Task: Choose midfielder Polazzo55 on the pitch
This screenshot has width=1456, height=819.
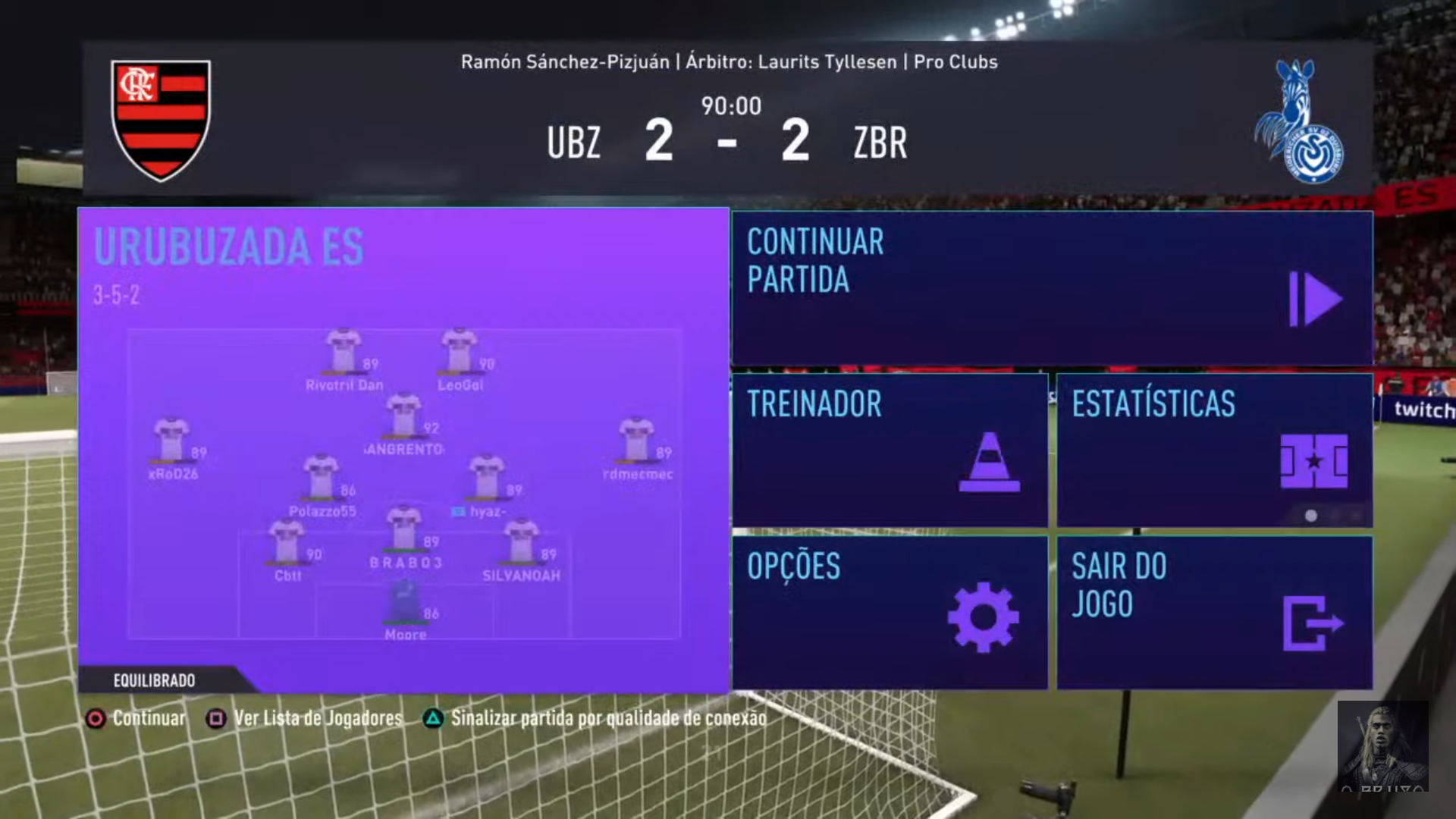Action: coord(322,479)
